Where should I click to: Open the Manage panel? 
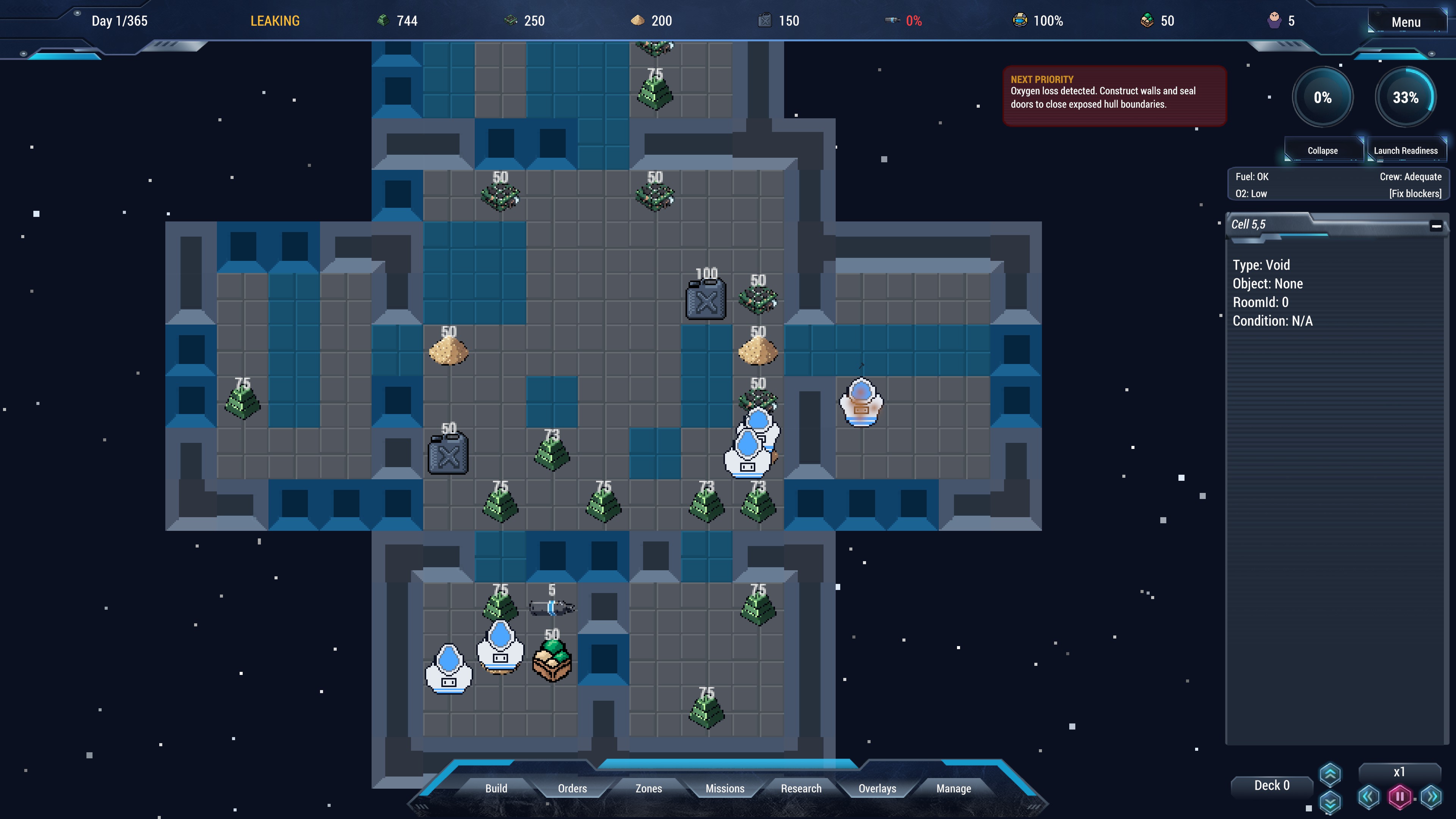click(x=954, y=788)
